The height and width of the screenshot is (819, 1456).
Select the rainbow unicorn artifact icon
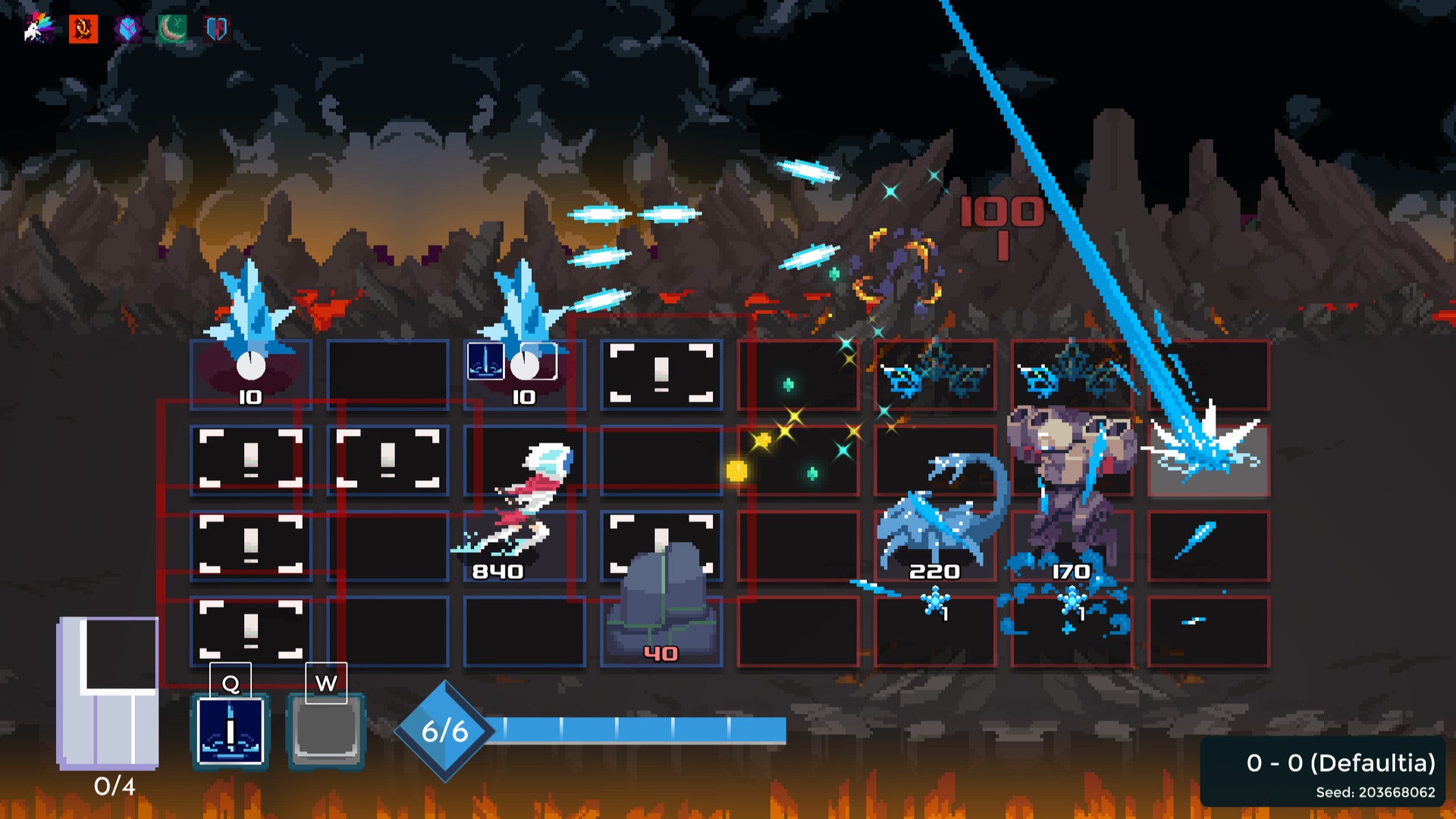tap(38, 29)
